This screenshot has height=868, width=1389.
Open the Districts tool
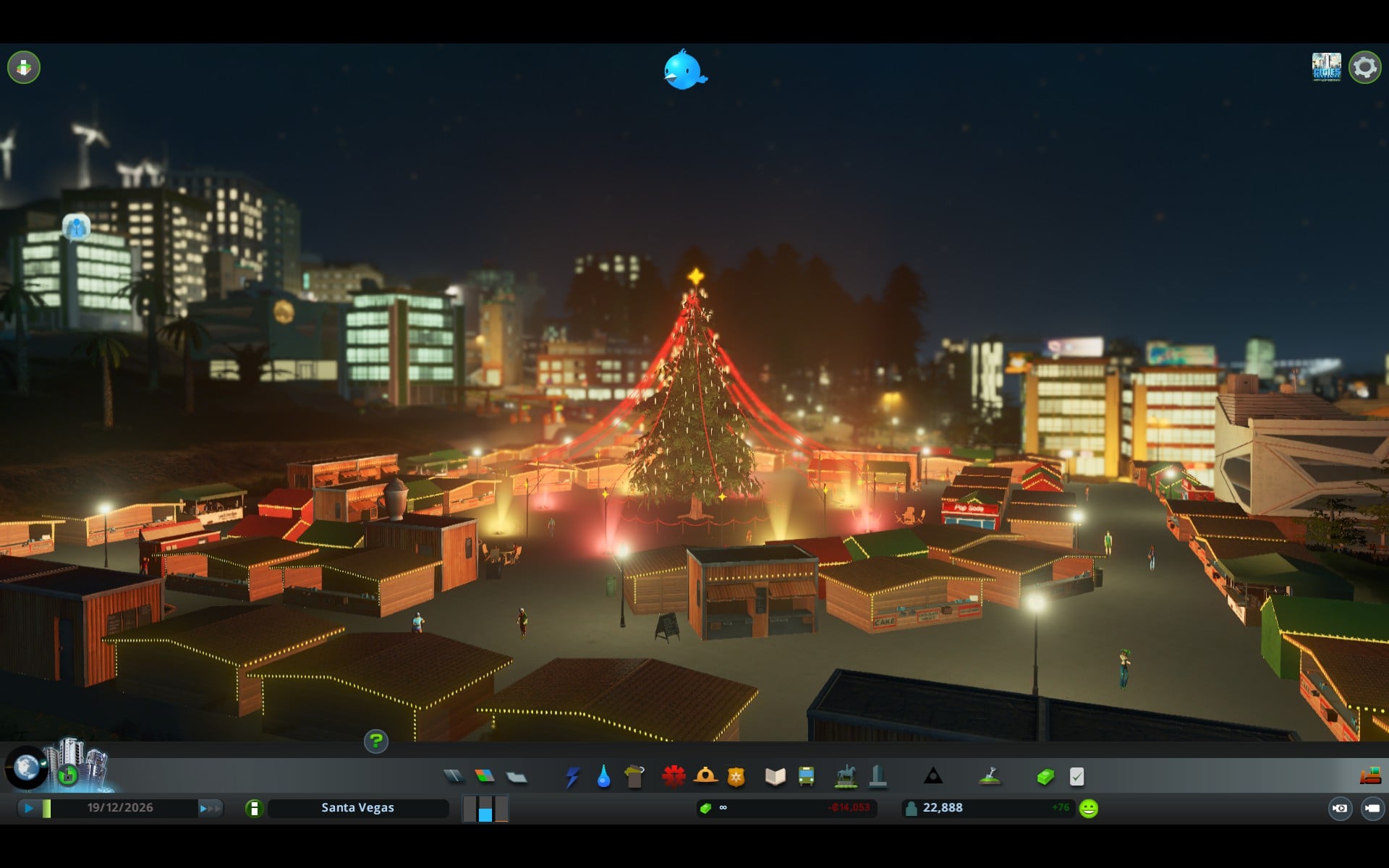point(517,777)
